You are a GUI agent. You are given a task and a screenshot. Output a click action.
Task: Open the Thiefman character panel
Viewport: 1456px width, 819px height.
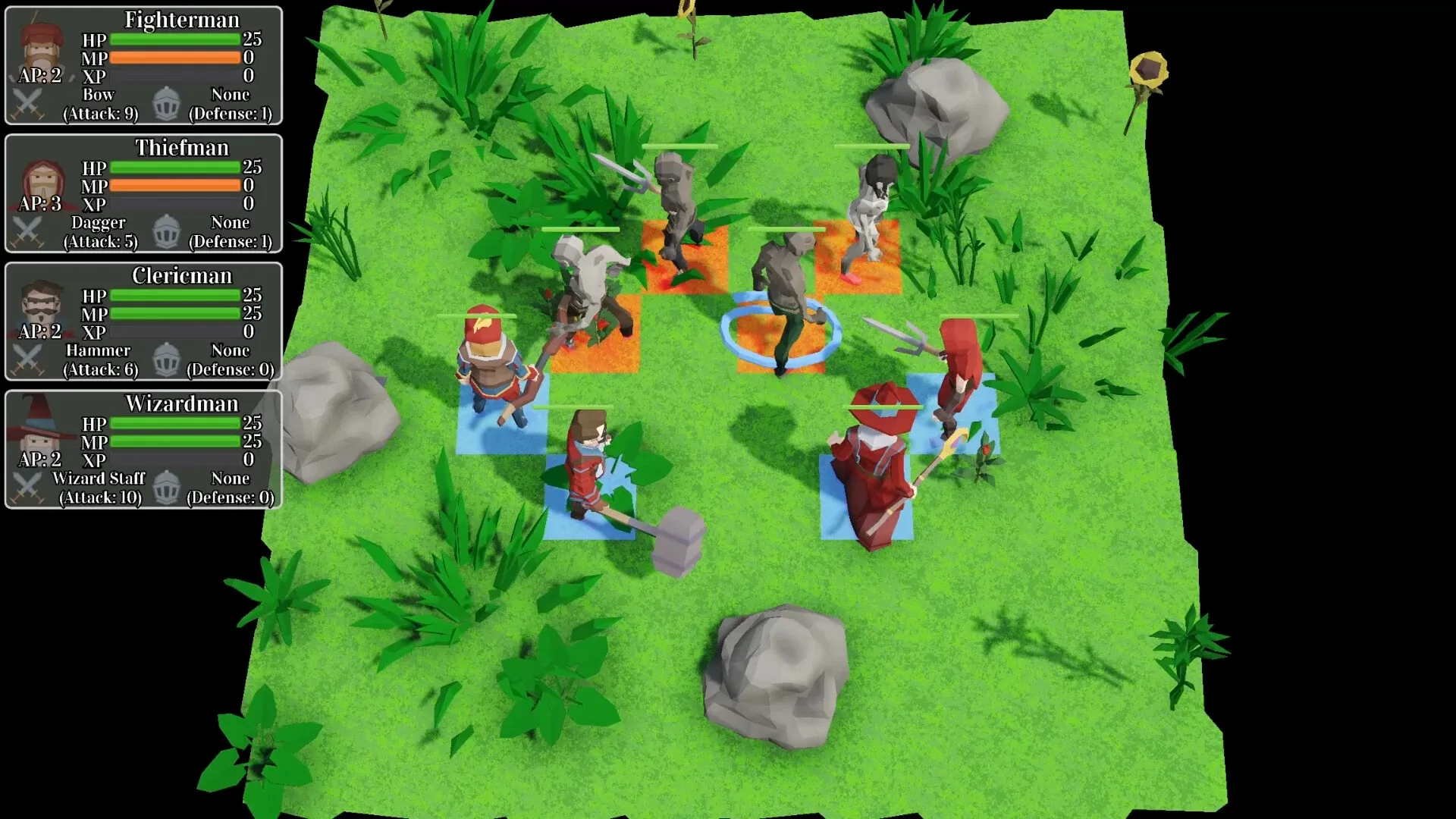pos(143,193)
